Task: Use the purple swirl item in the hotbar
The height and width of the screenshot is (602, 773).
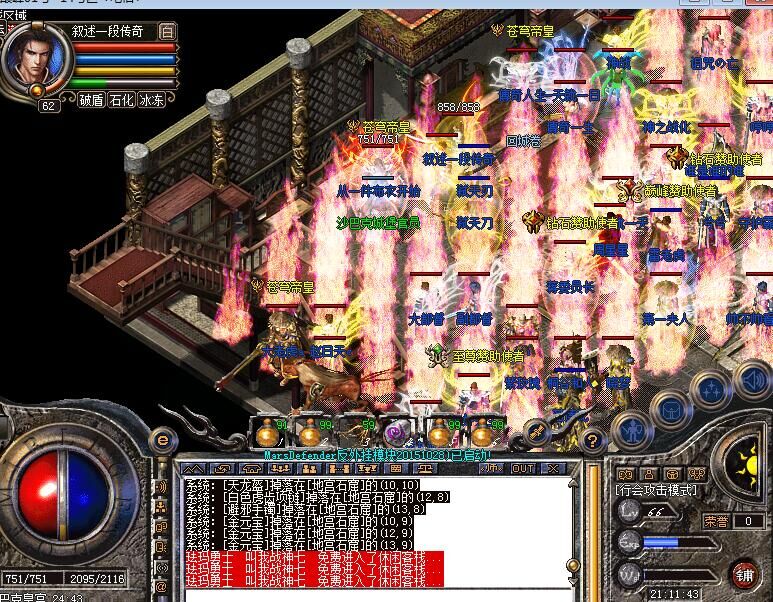Action: point(397,432)
